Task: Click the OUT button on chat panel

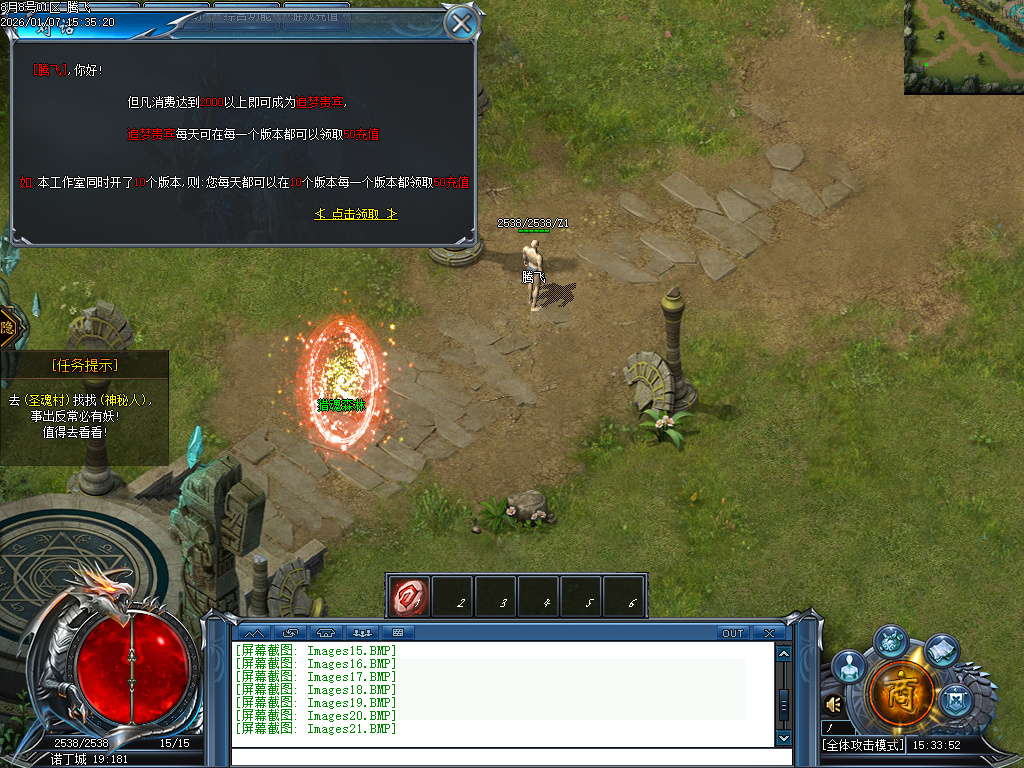Action: (x=733, y=633)
